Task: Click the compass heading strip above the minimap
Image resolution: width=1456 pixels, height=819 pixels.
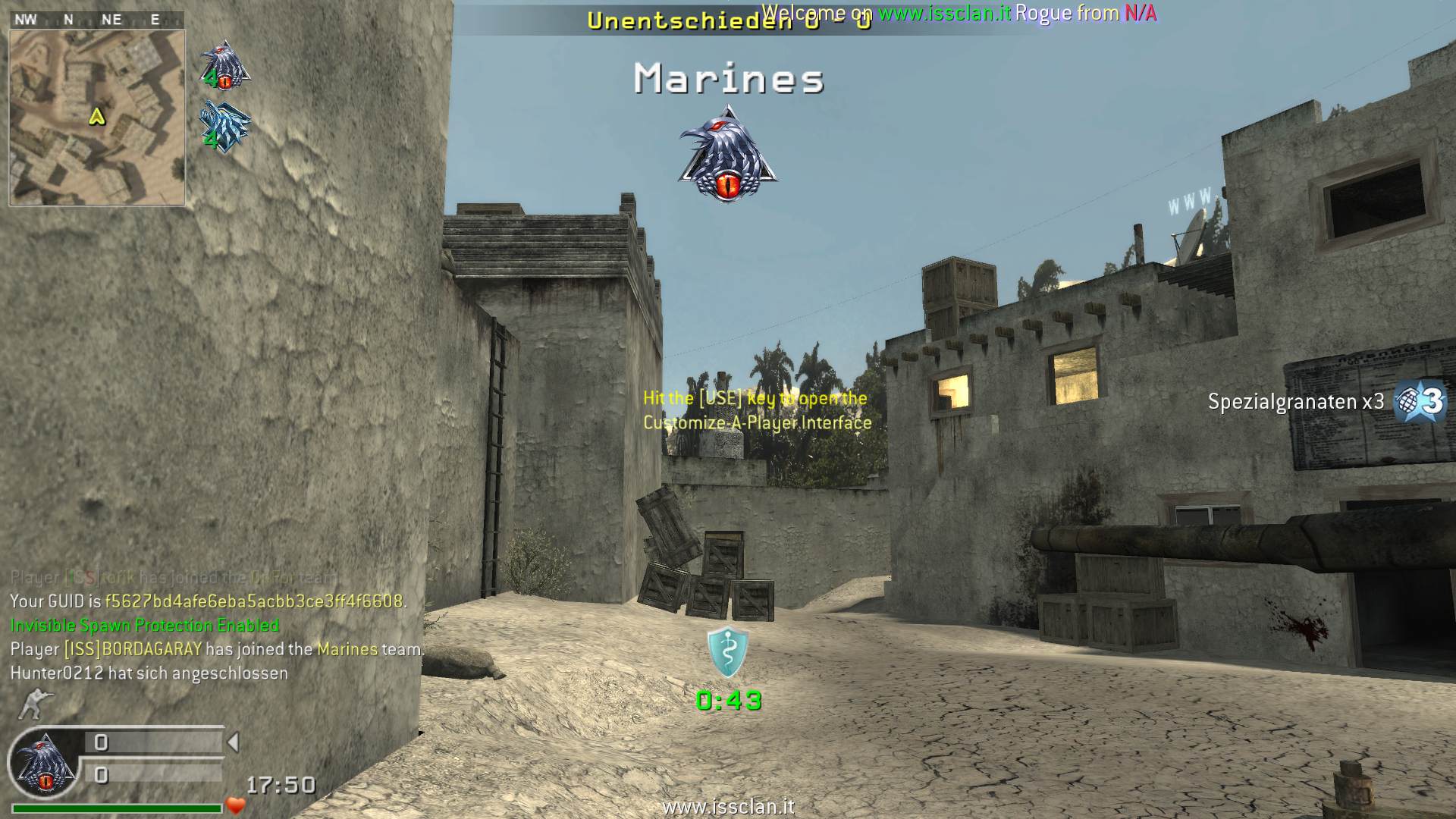Action: tap(97, 20)
